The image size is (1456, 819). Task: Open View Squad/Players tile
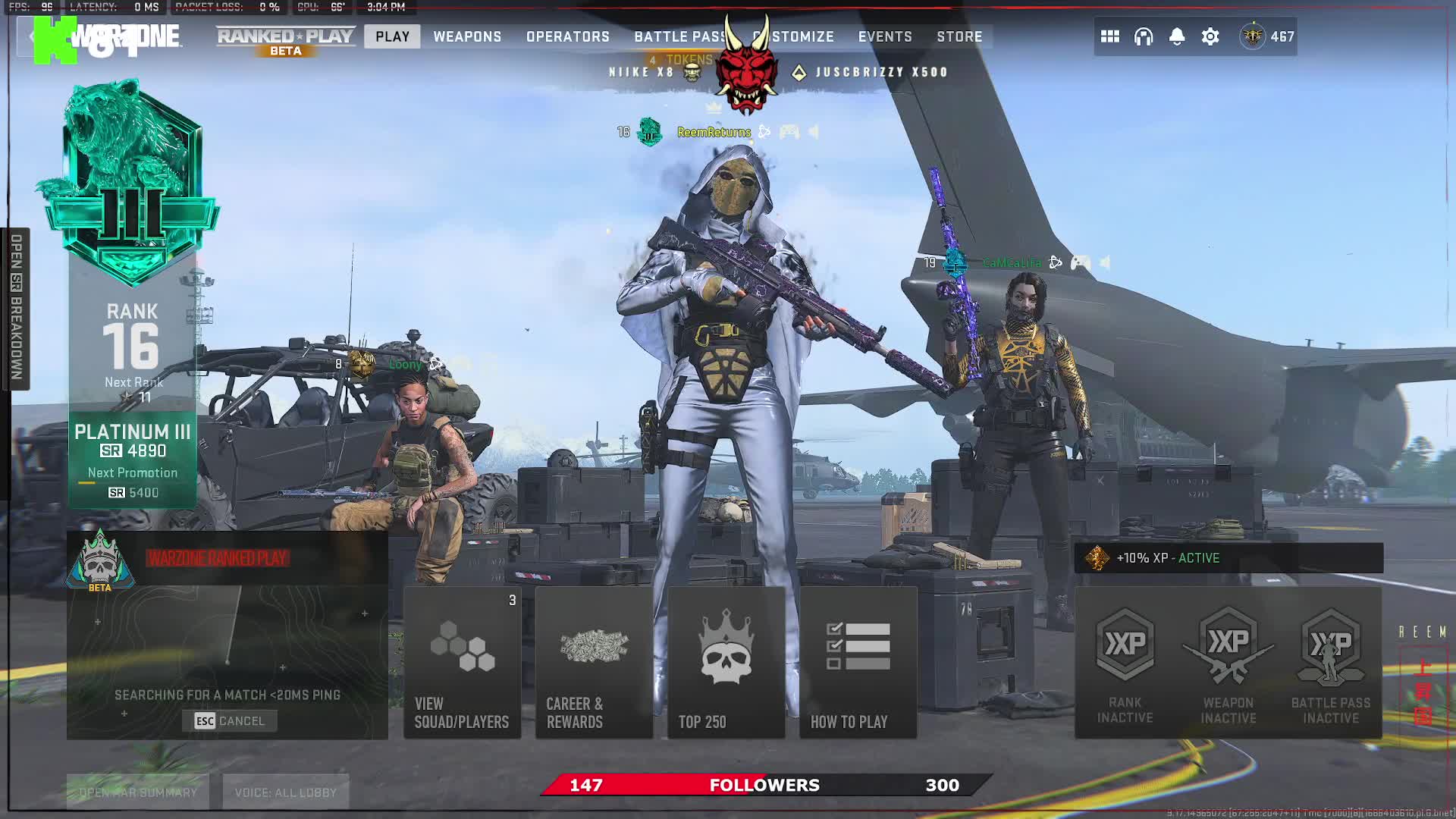pyautogui.click(x=462, y=663)
